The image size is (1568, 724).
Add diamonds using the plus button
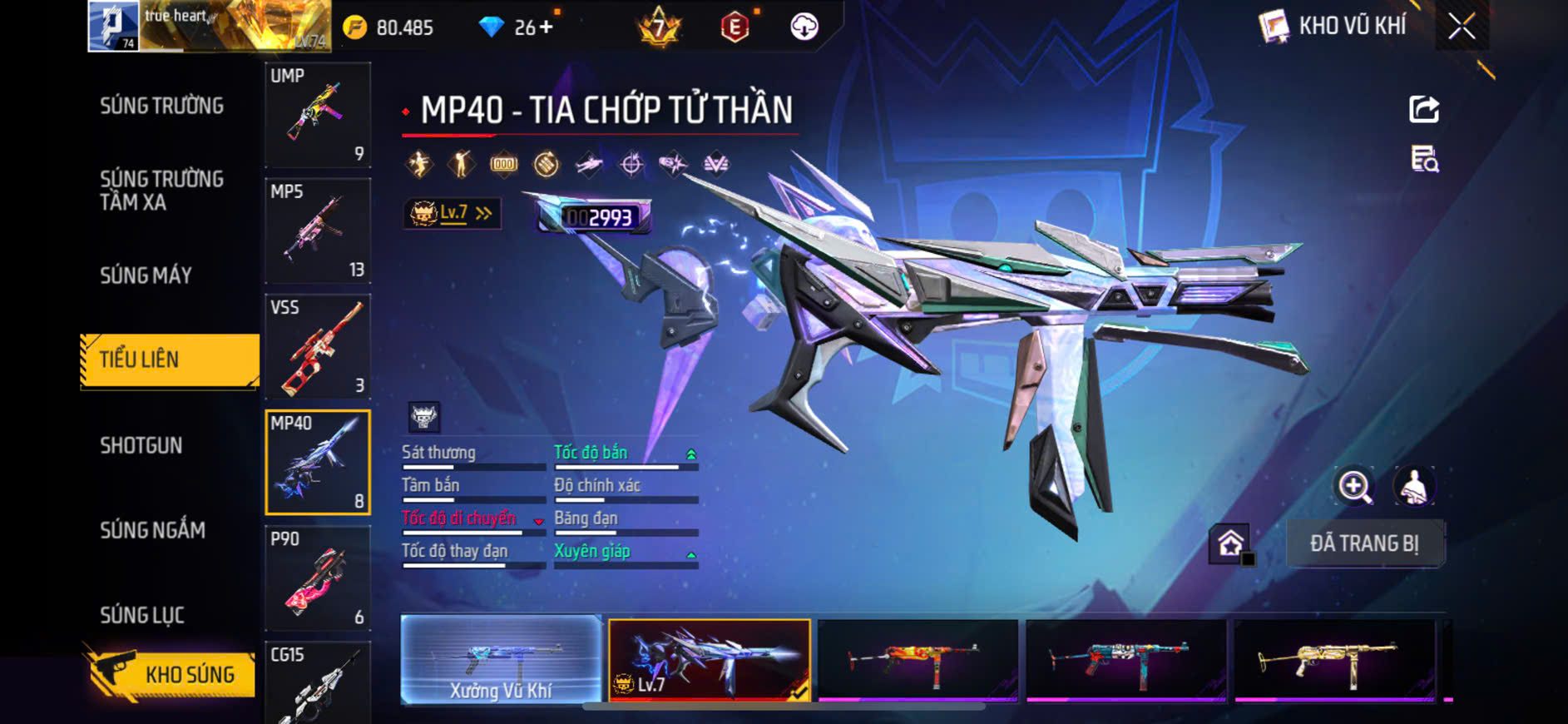click(546, 27)
